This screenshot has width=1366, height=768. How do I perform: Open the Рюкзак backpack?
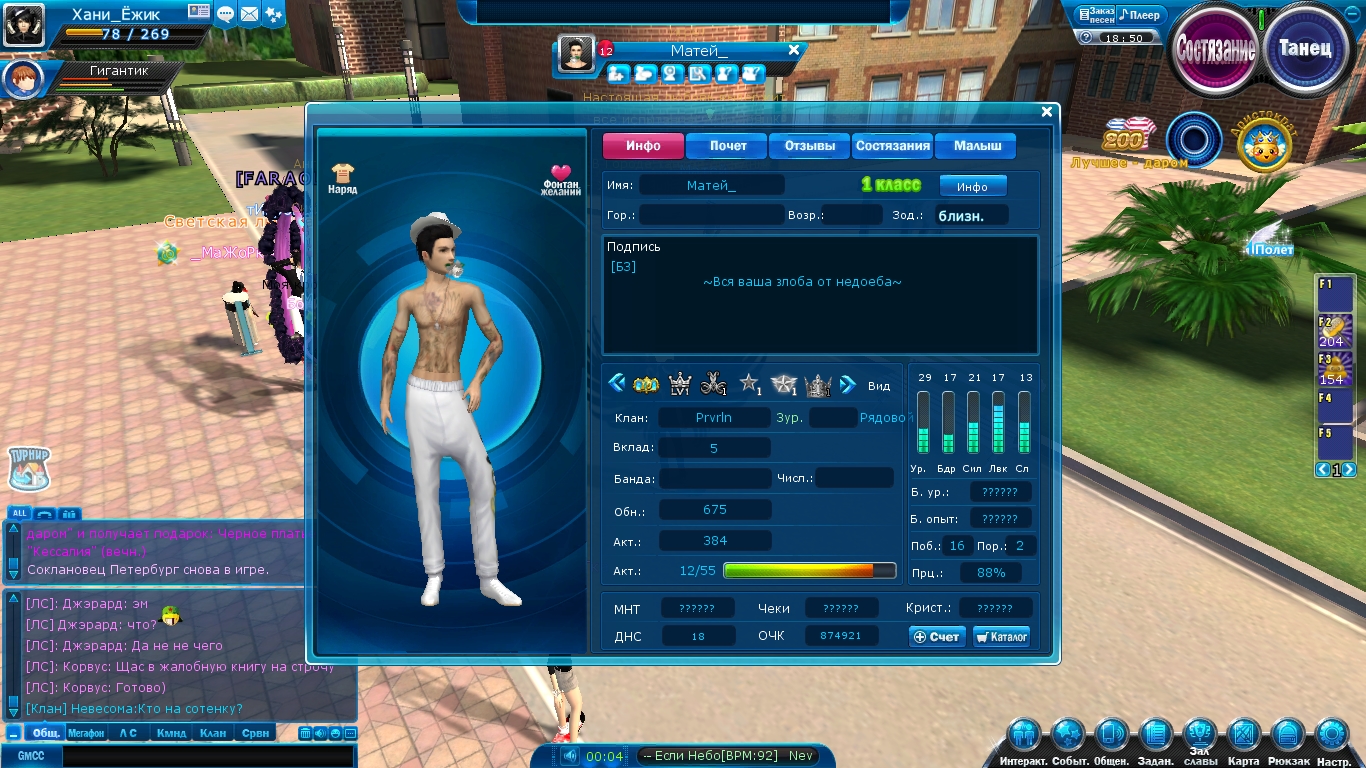(1288, 735)
